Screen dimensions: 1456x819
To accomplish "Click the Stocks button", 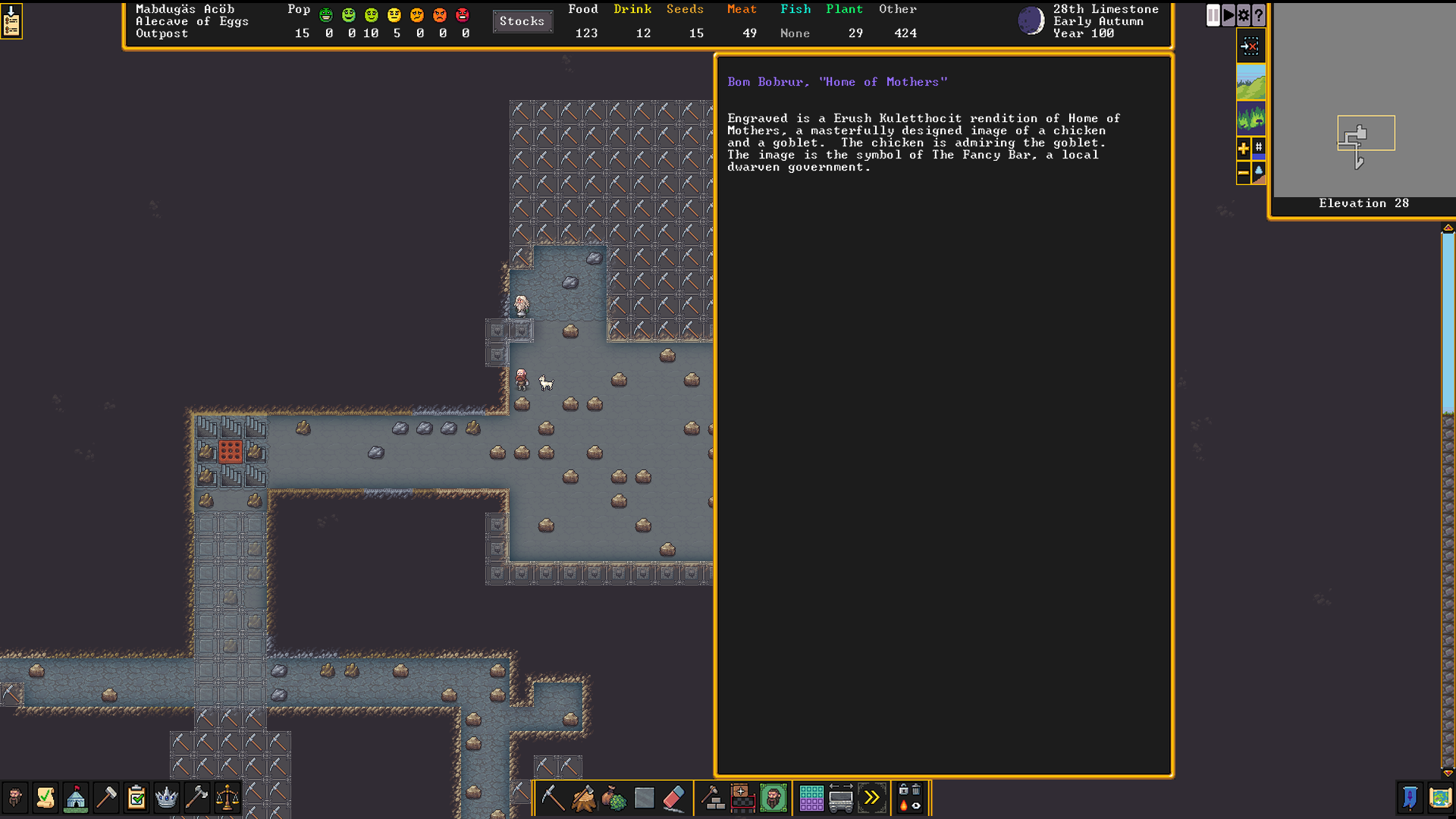I will pyautogui.click(x=522, y=21).
